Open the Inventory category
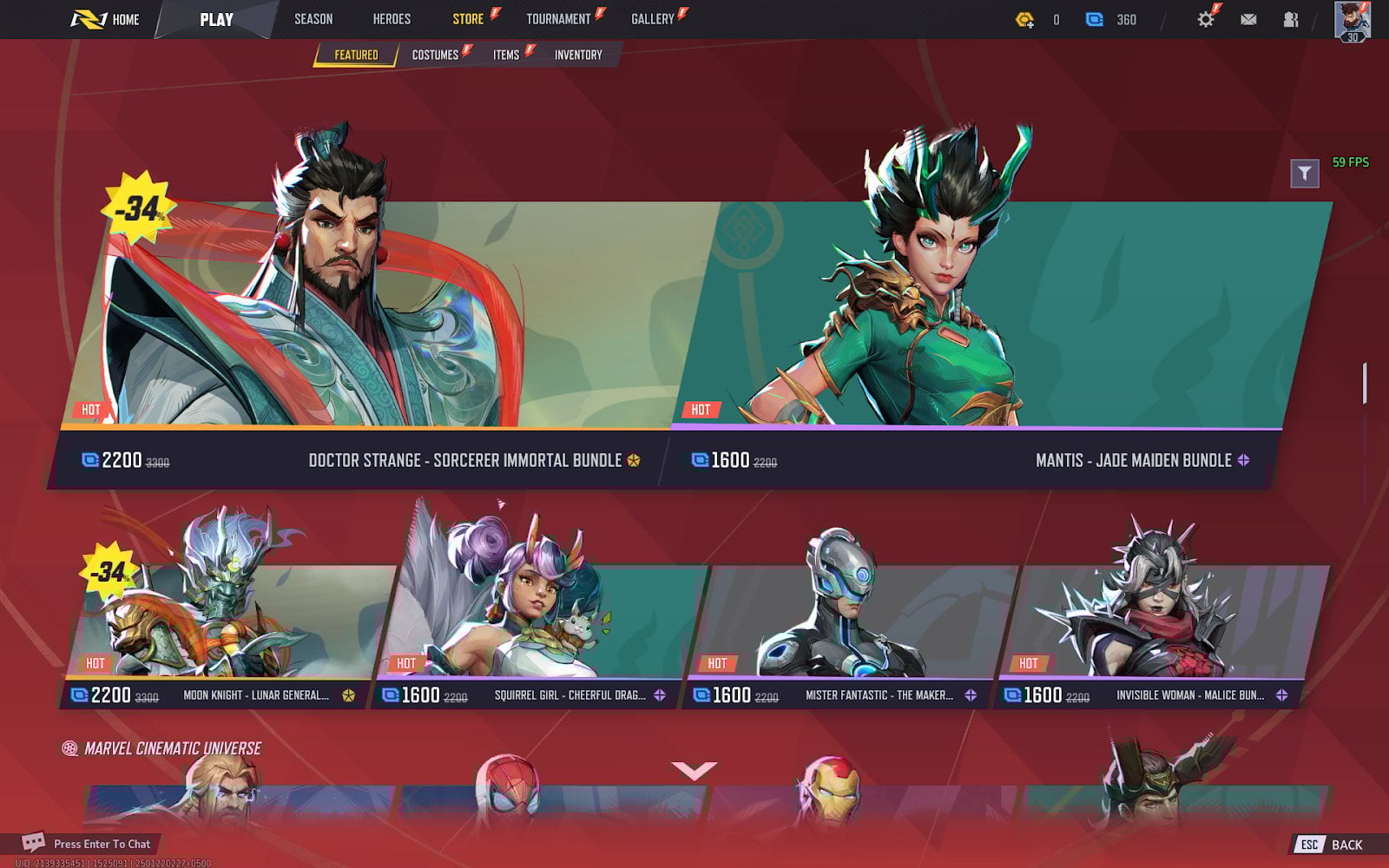This screenshot has width=1389, height=868. pos(578,55)
